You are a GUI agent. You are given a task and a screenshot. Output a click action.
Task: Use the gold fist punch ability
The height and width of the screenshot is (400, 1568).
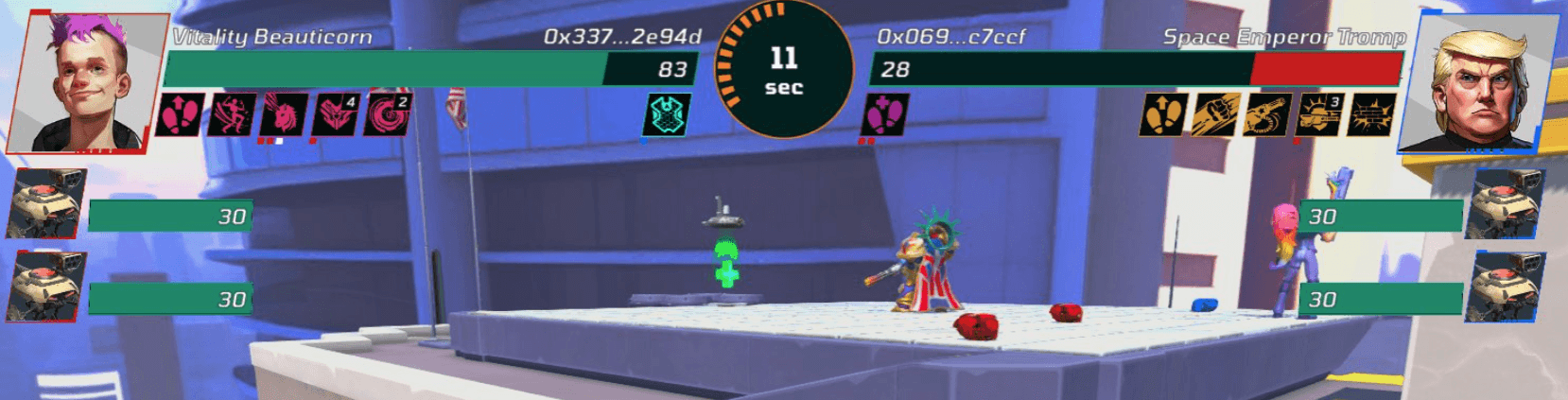tap(1215, 115)
